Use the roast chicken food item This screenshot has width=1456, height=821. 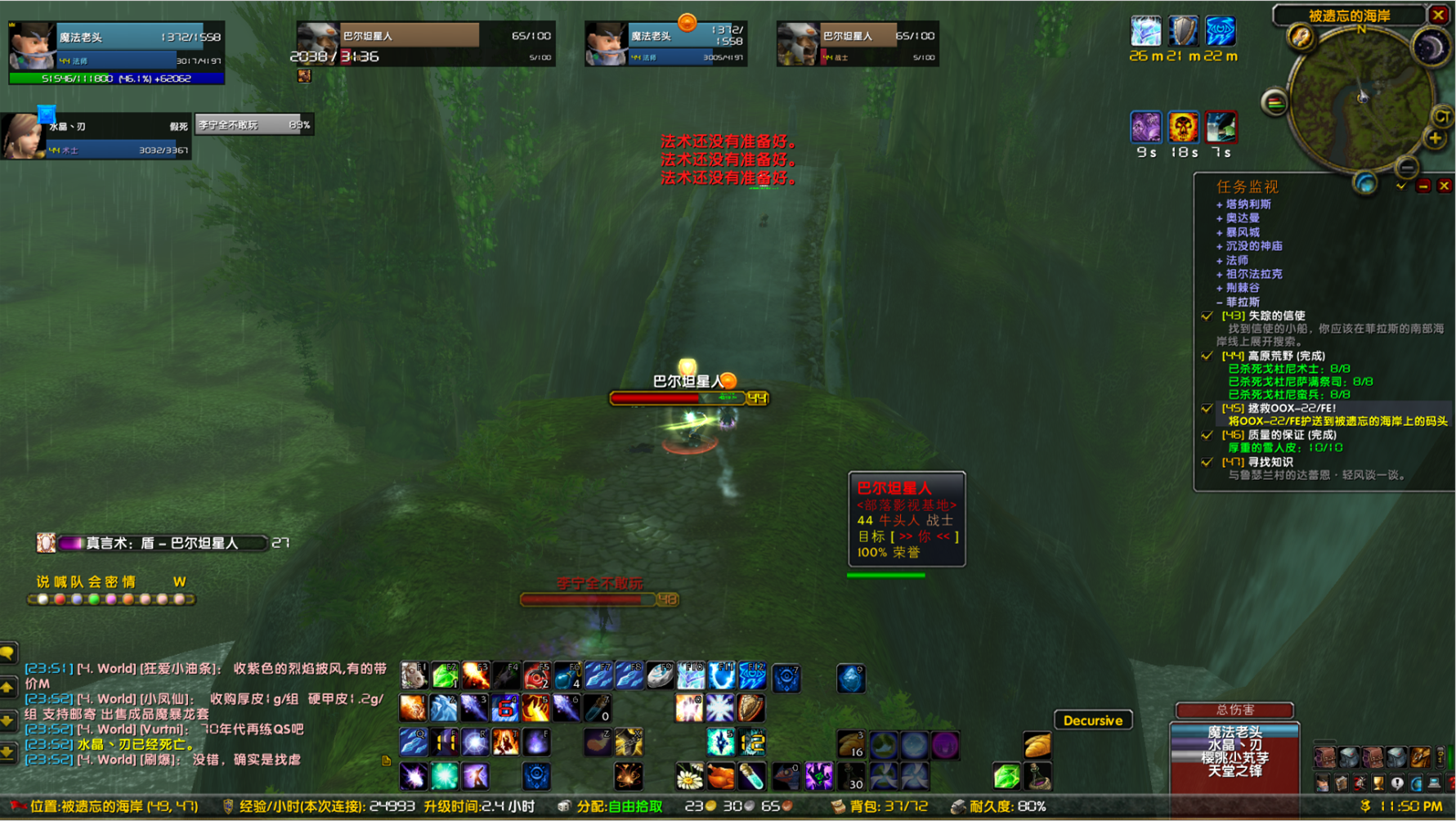[720, 775]
